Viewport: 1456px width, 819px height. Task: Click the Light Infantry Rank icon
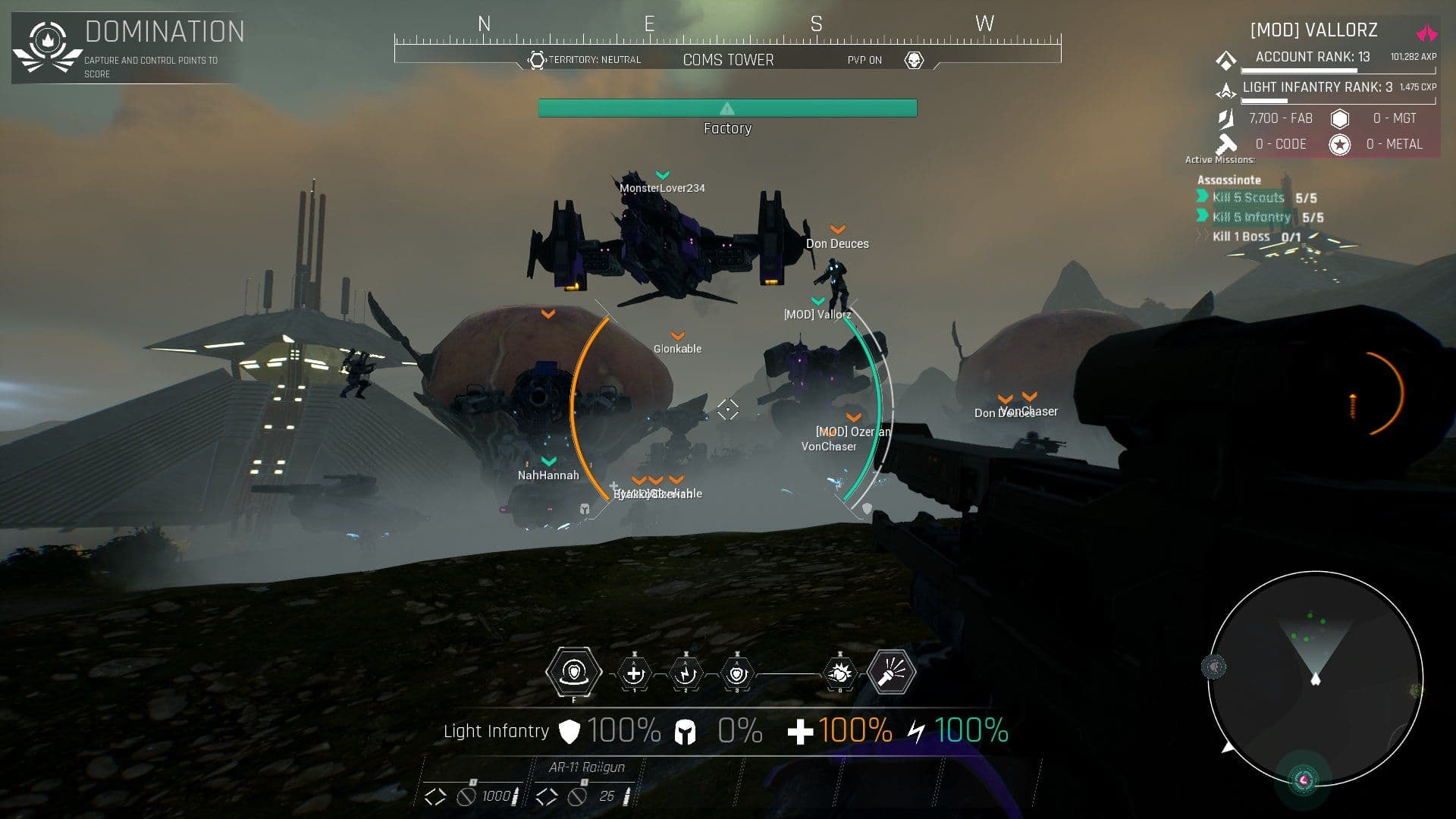pos(1226,90)
